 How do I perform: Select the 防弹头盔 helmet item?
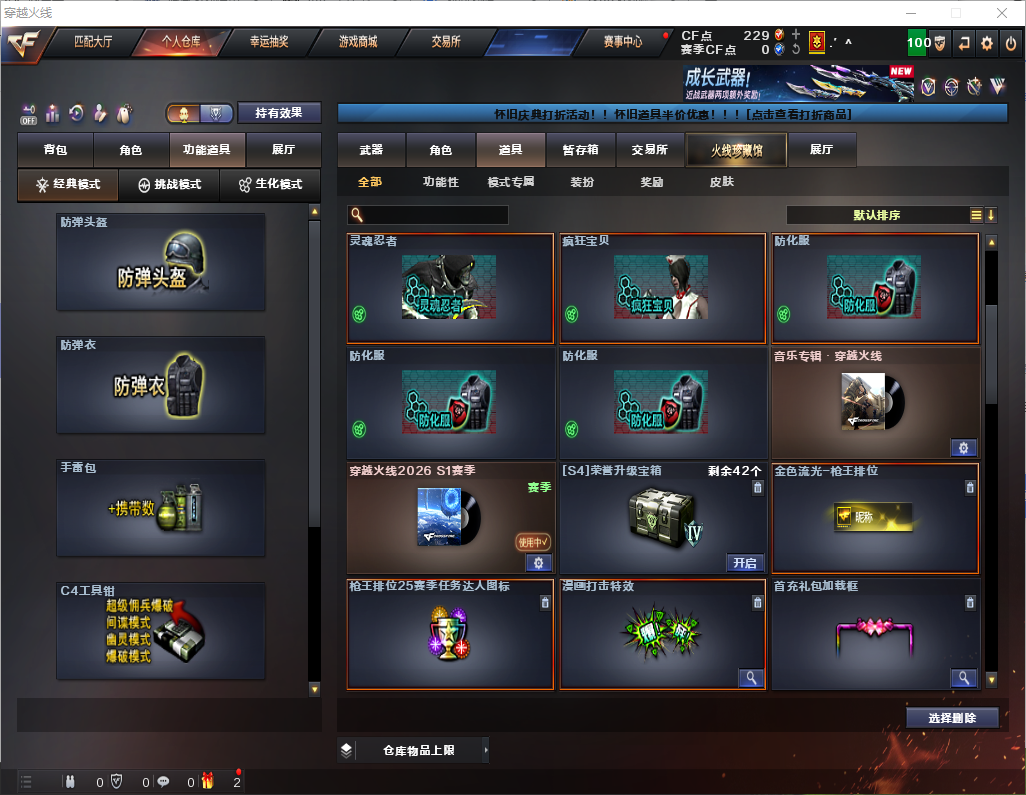pos(161,262)
